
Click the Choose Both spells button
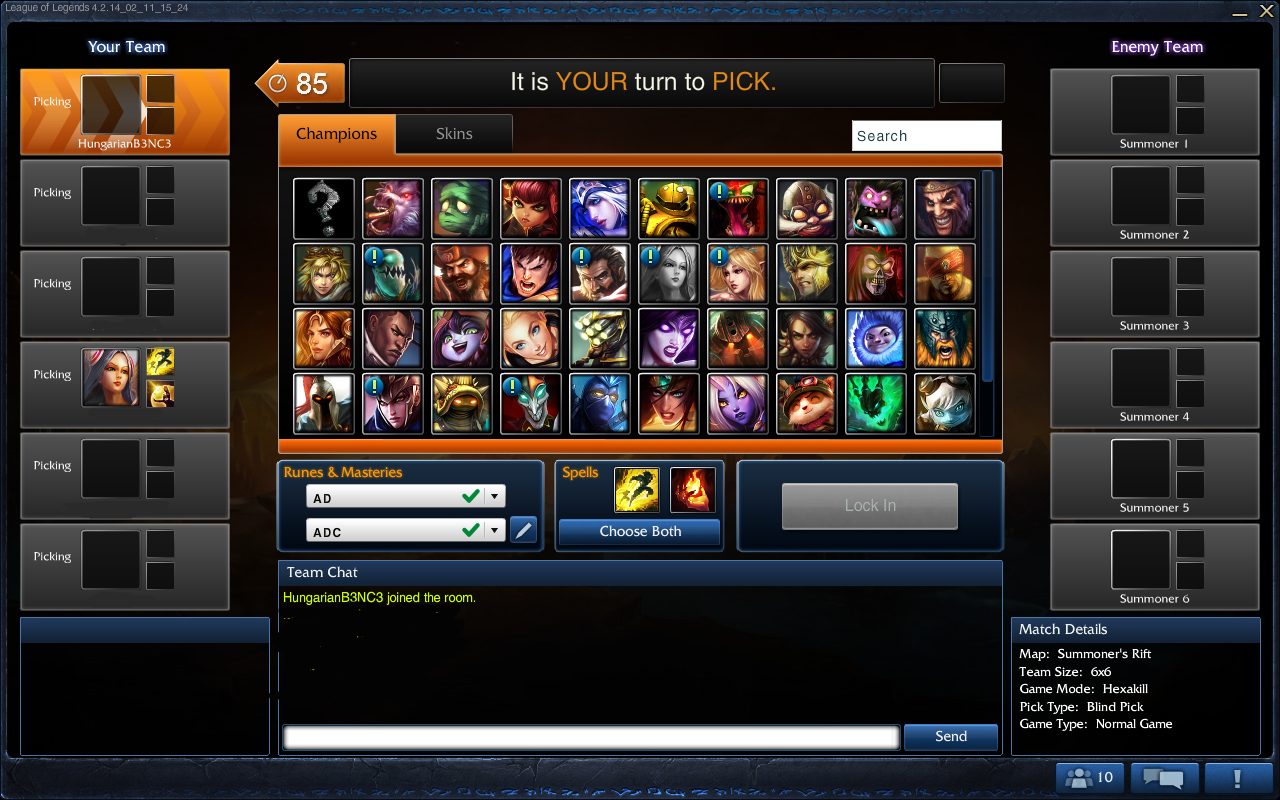point(640,532)
